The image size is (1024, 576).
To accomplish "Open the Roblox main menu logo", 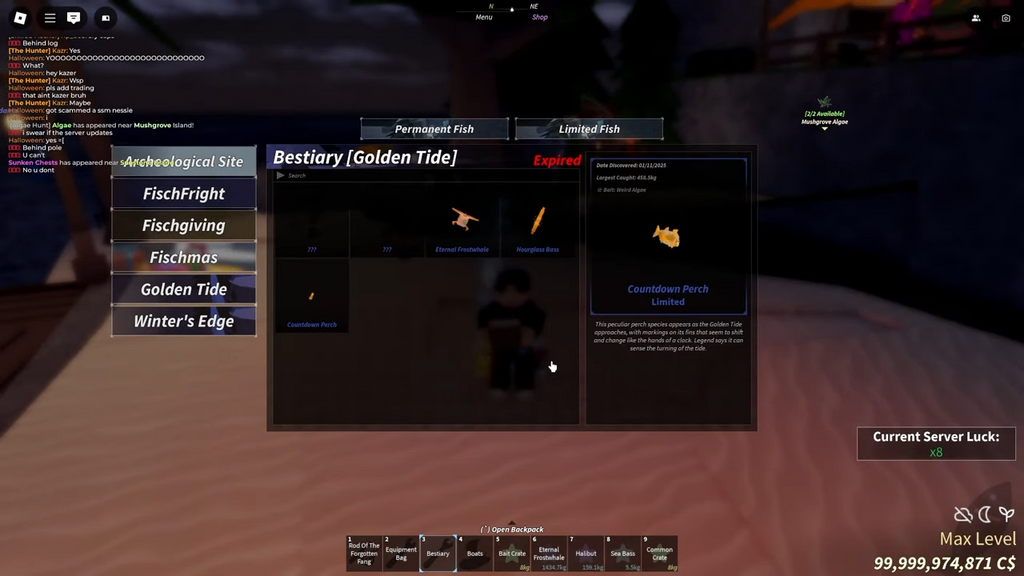I will coord(20,18).
